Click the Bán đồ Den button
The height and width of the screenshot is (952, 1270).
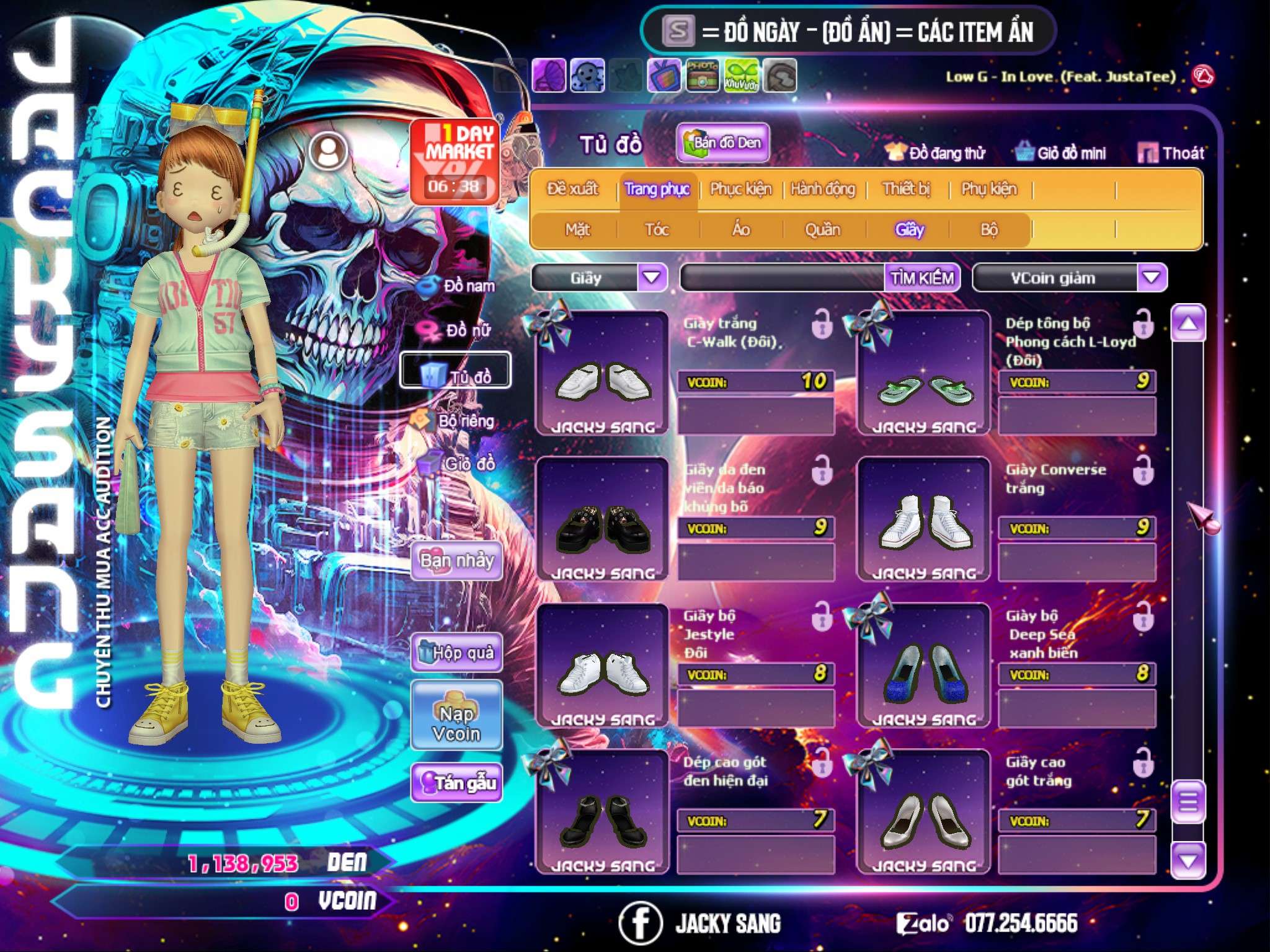click(x=722, y=143)
